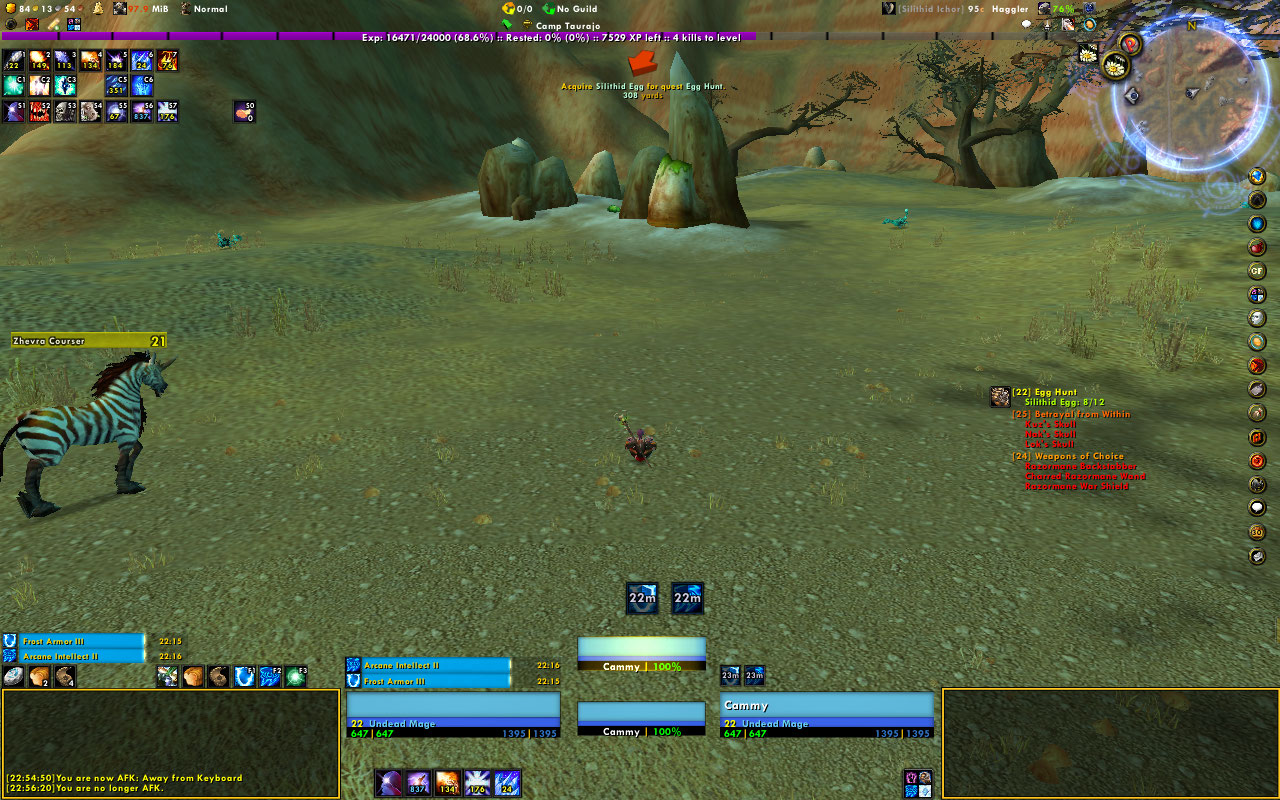Click the red P minimap button
The image size is (1280, 800).
[x=1130, y=44]
